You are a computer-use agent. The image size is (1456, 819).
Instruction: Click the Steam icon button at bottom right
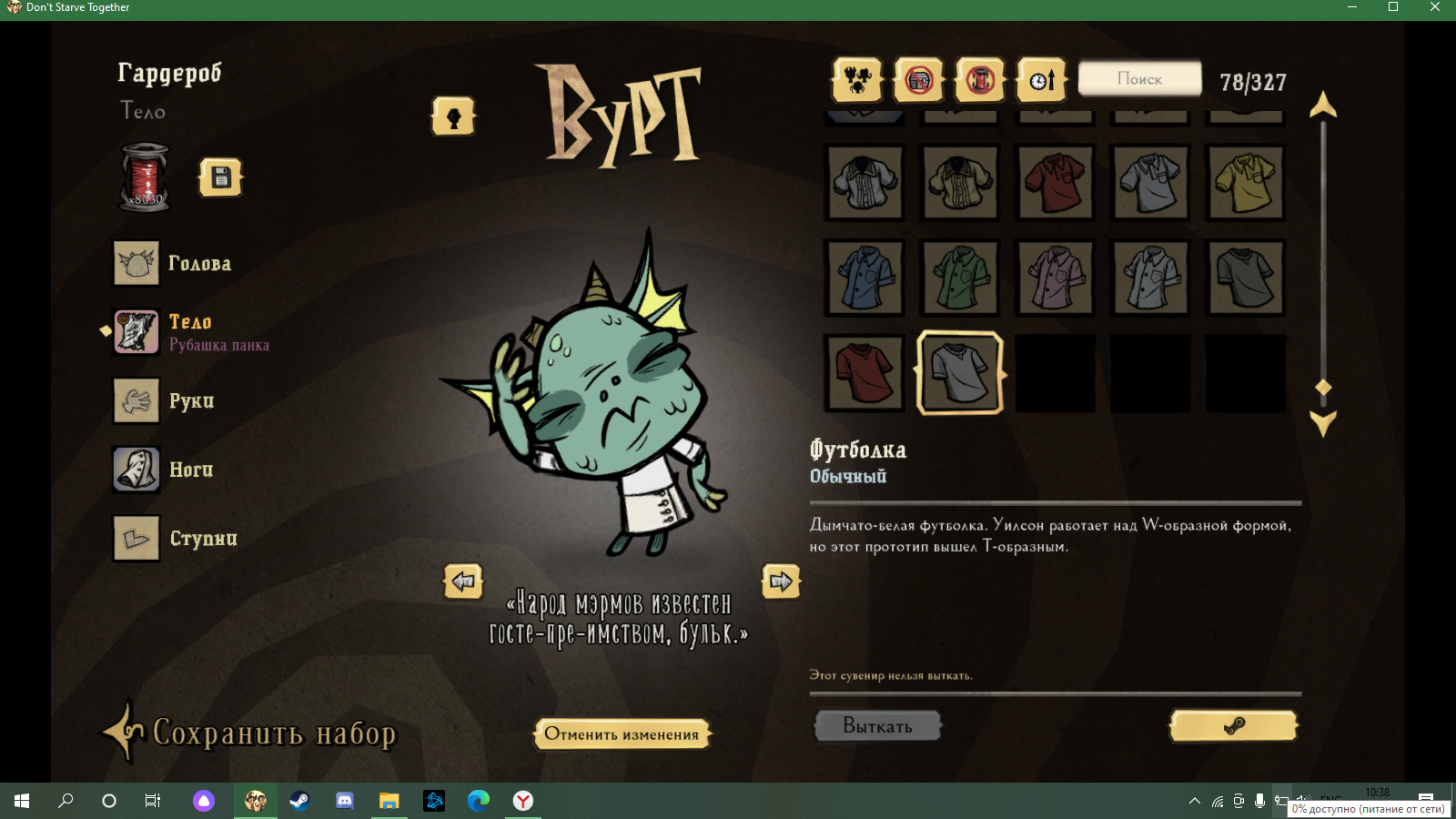(1233, 725)
